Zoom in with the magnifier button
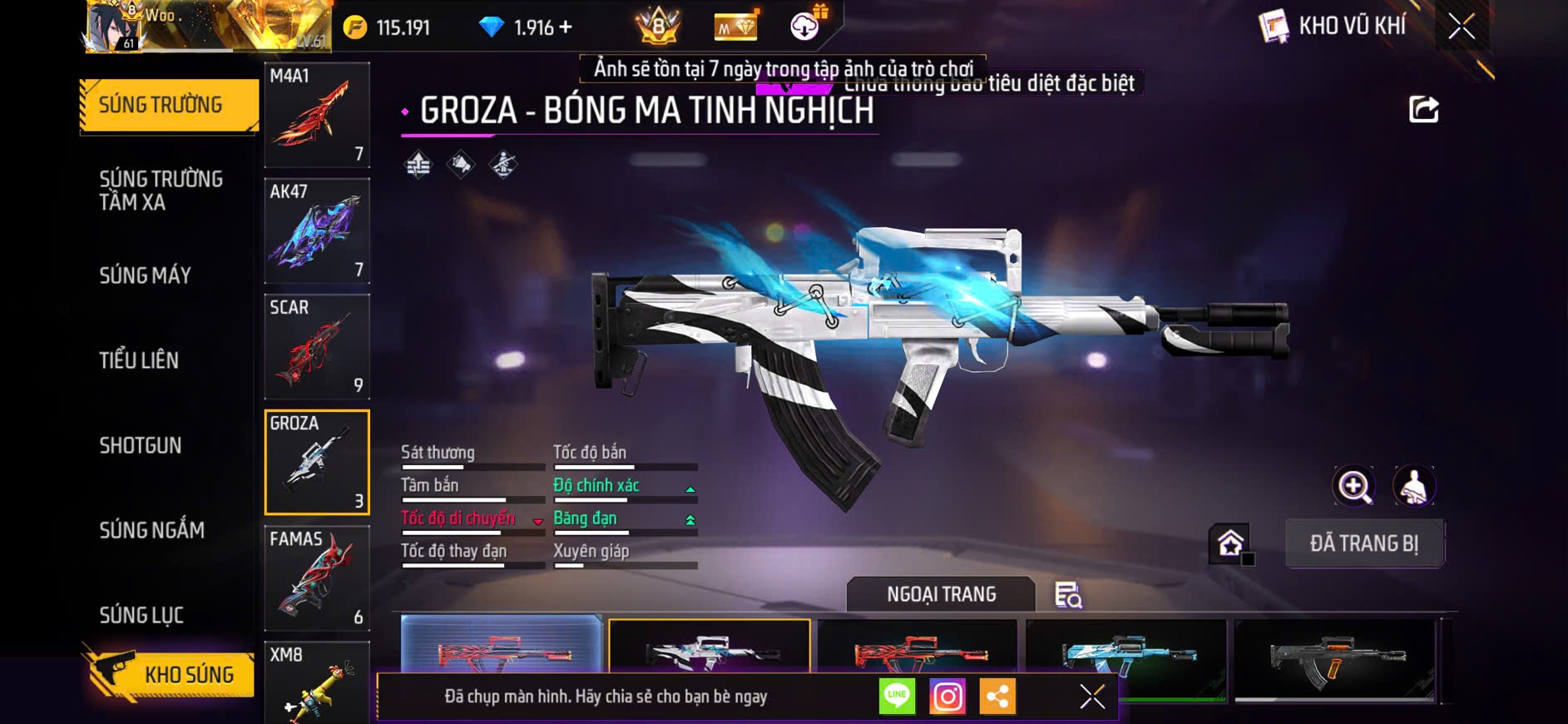 click(x=1354, y=486)
